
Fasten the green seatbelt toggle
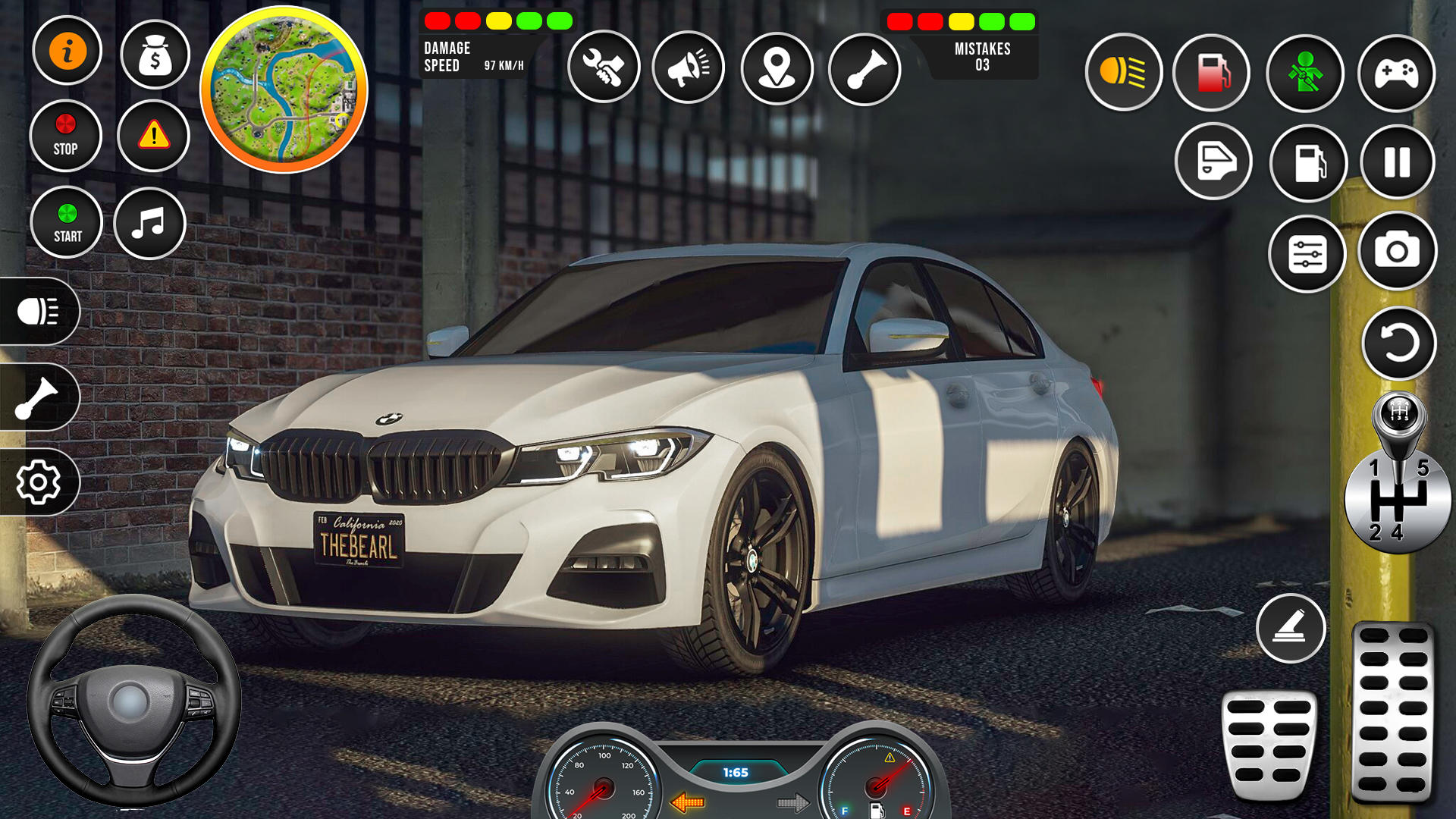click(x=1304, y=73)
